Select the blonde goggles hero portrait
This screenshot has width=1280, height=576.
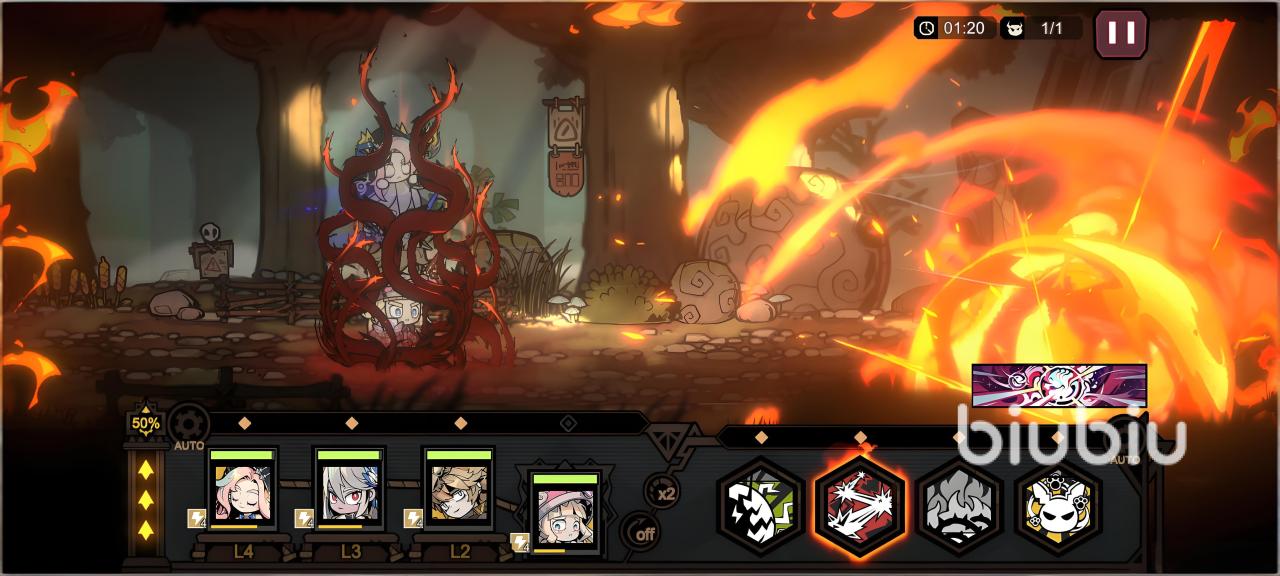click(x=459, y=490)
